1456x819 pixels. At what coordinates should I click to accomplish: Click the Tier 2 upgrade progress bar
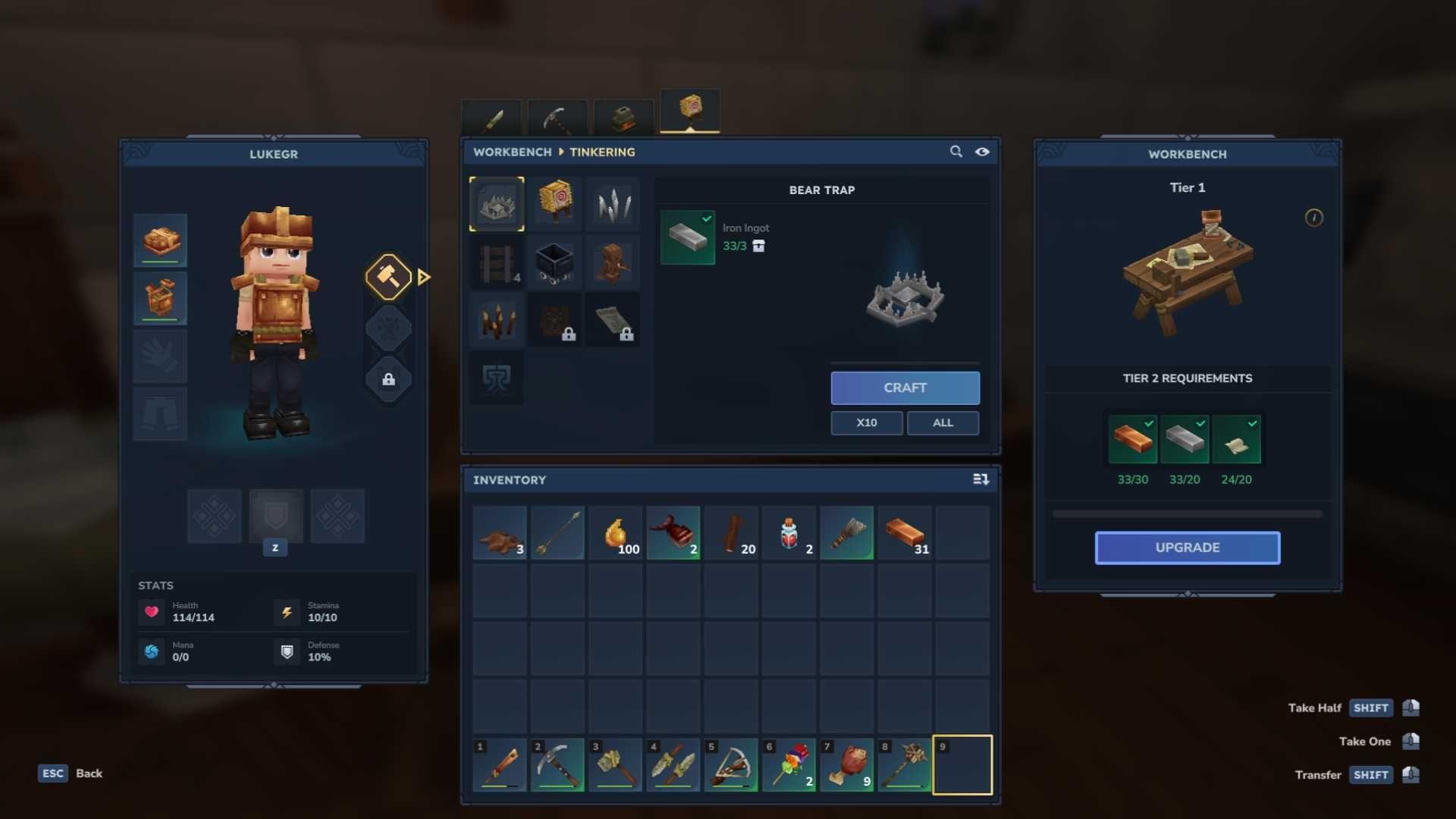1186,513
